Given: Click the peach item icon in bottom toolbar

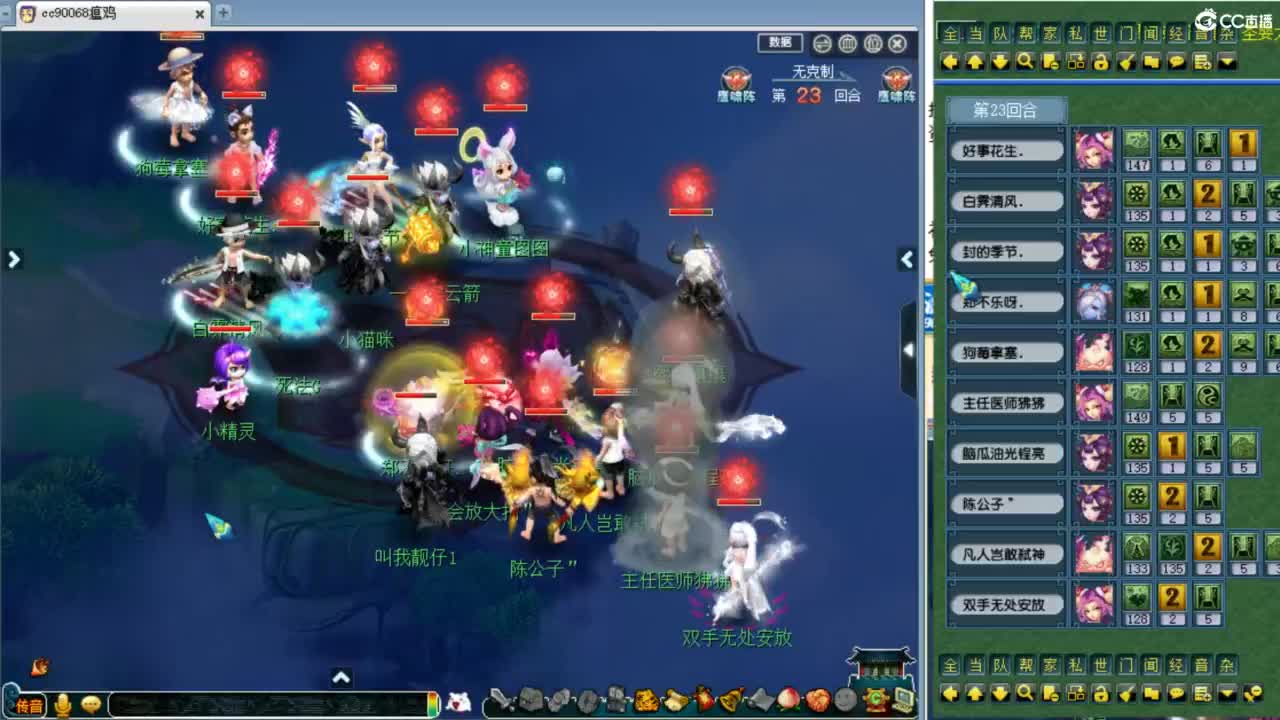Looking at the screenshot, I should click(786, 697).
